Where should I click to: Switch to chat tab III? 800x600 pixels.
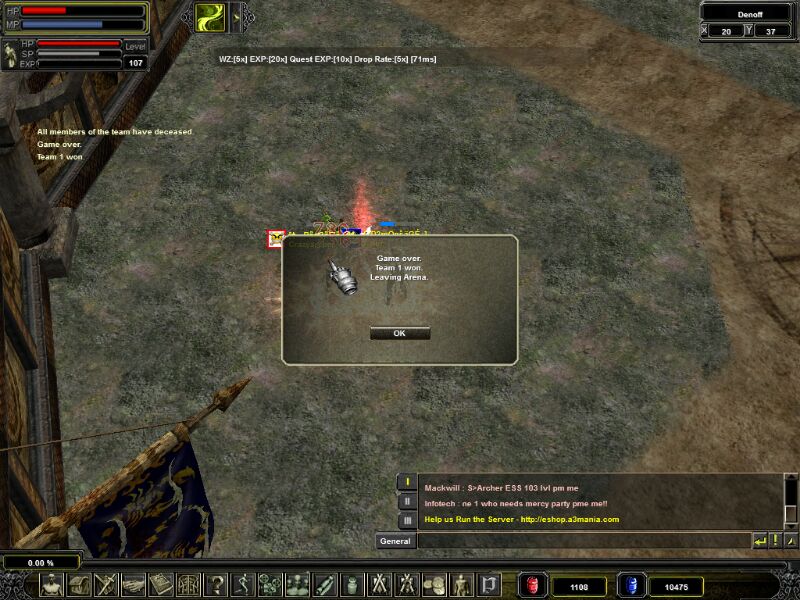point(407,520)
